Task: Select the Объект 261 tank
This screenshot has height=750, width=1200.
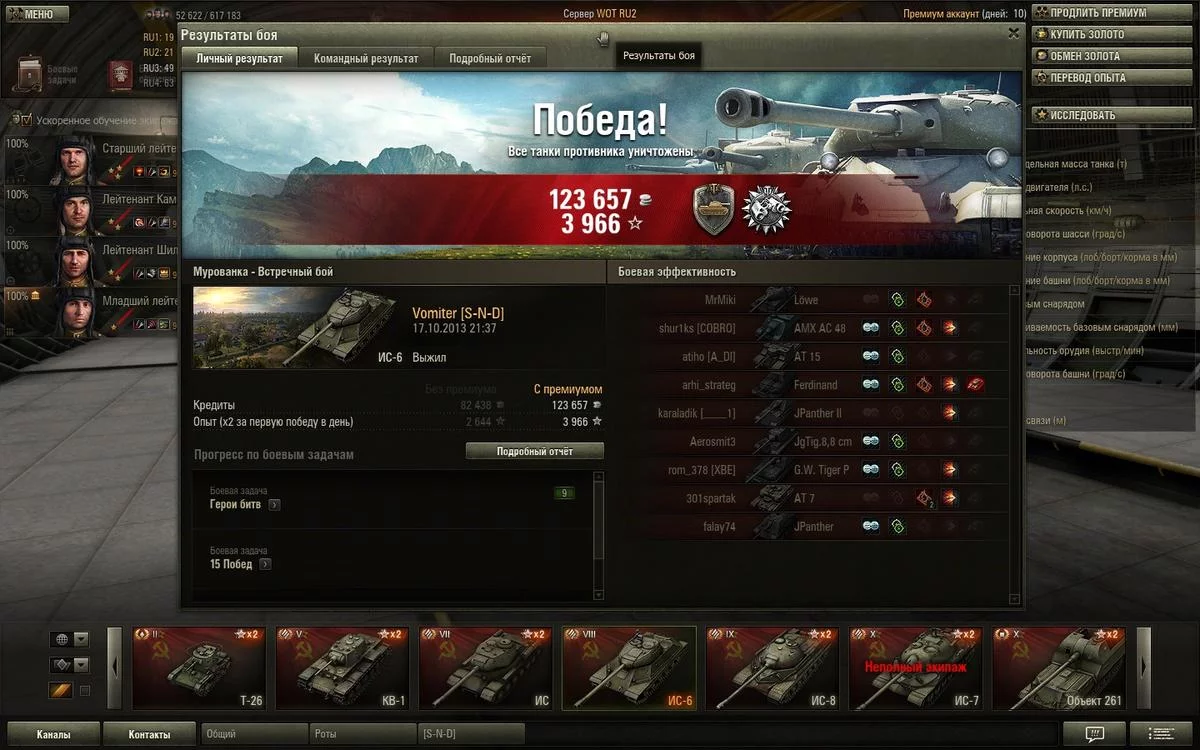Action: point(1058,668)
